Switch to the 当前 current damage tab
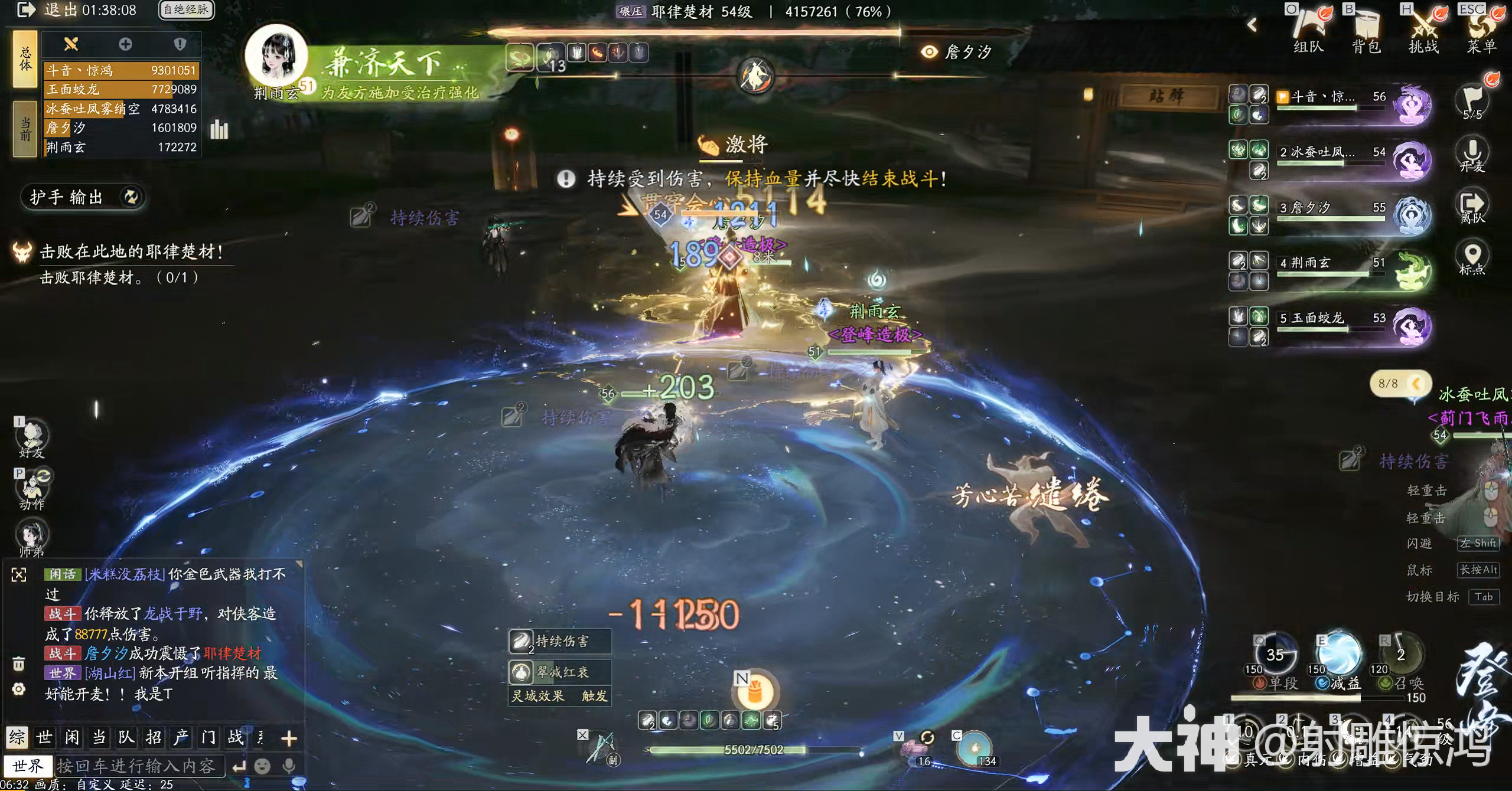Image resolution: width=1512 pixels, height=791 pixels. [25, 129]
